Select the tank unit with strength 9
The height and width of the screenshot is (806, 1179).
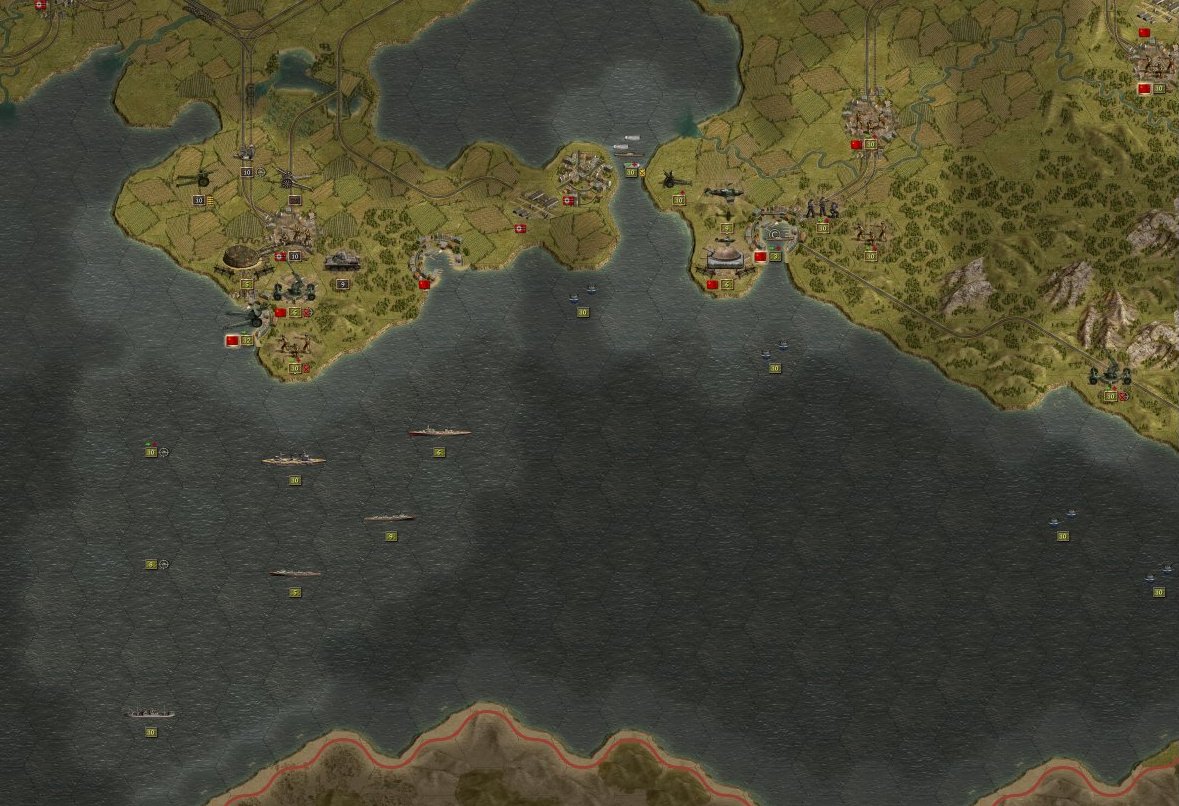pos(342,261)
